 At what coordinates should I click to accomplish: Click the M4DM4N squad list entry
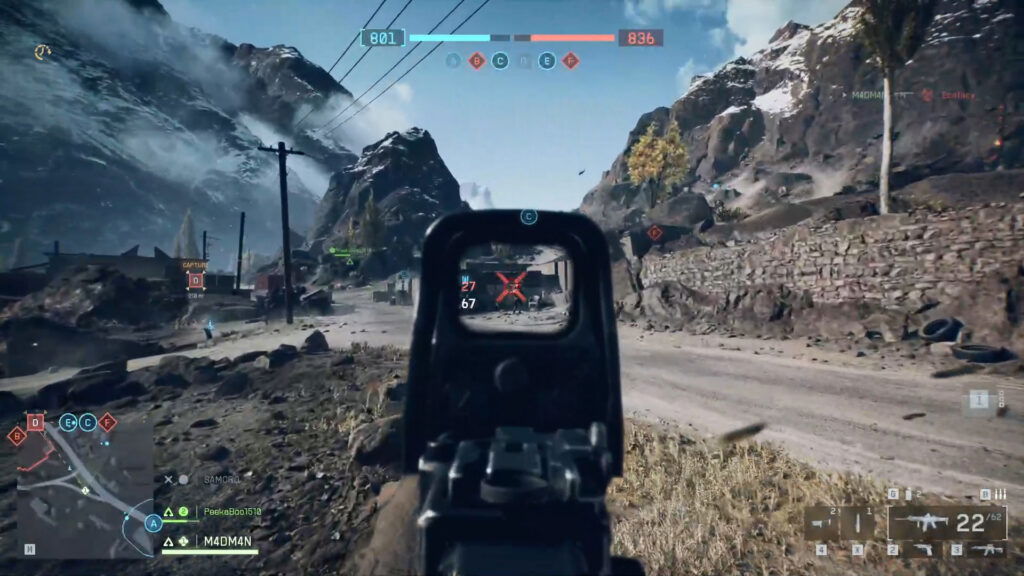pos(228,541)
